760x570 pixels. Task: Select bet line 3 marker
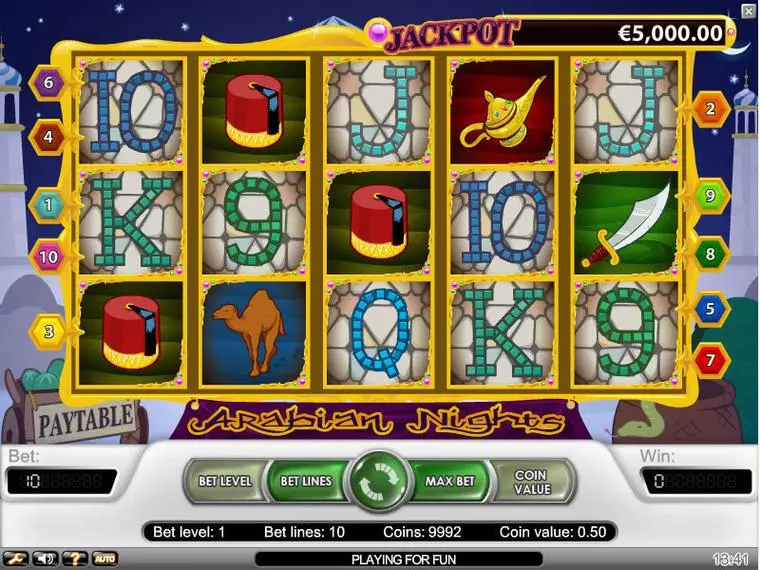tap(47, 330)
